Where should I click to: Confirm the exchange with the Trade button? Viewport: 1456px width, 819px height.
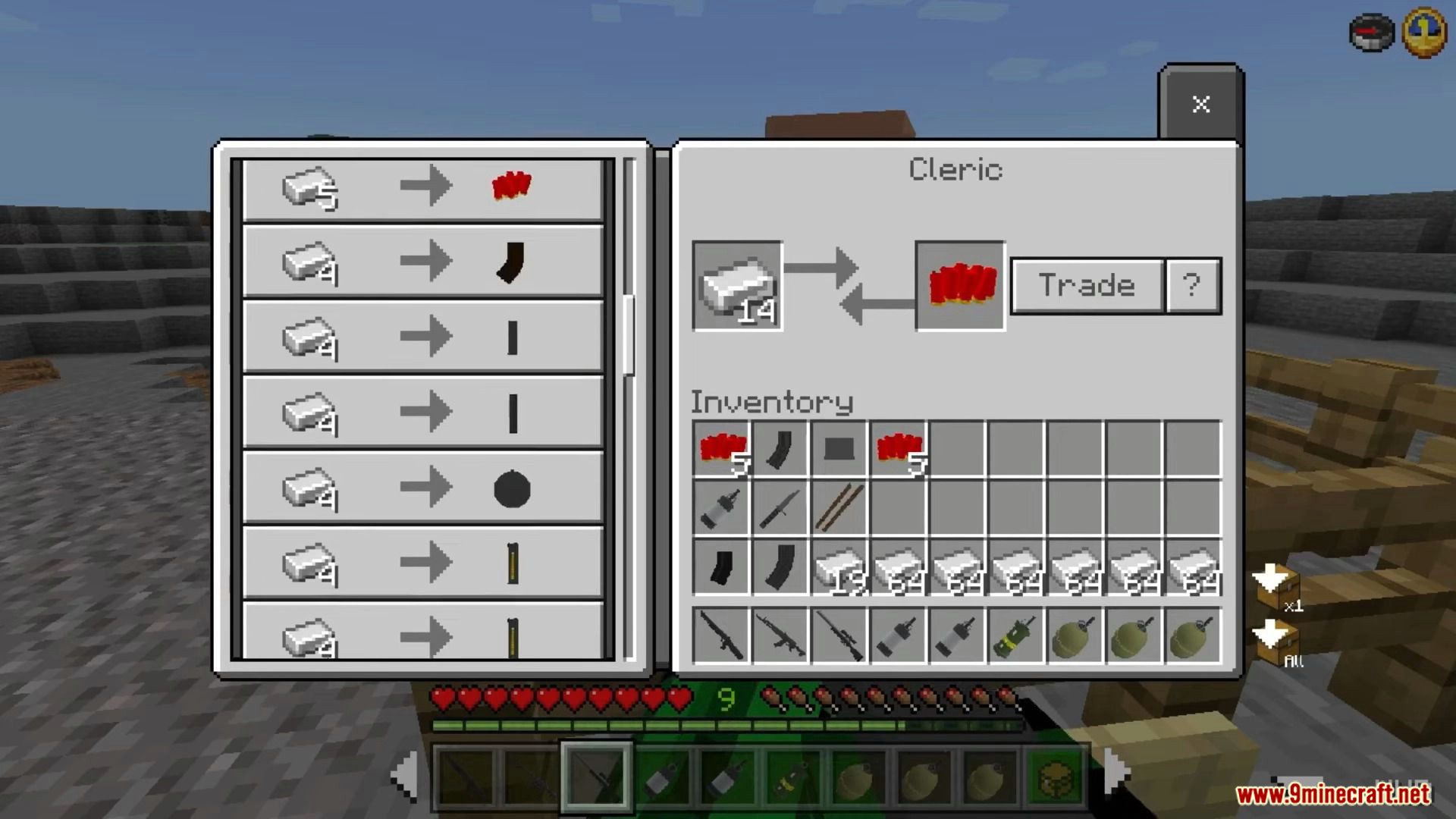(x=1087, y=286)
